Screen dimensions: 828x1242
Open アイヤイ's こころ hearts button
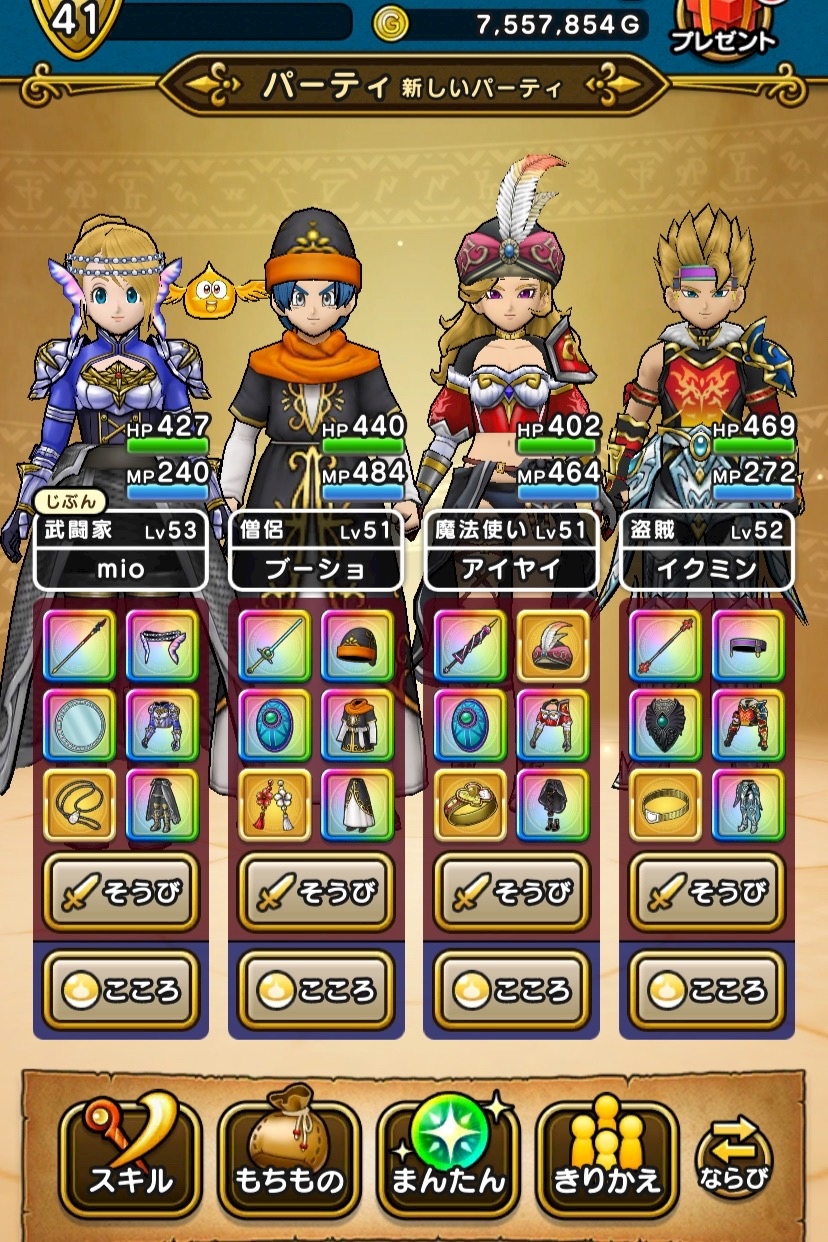511,989
